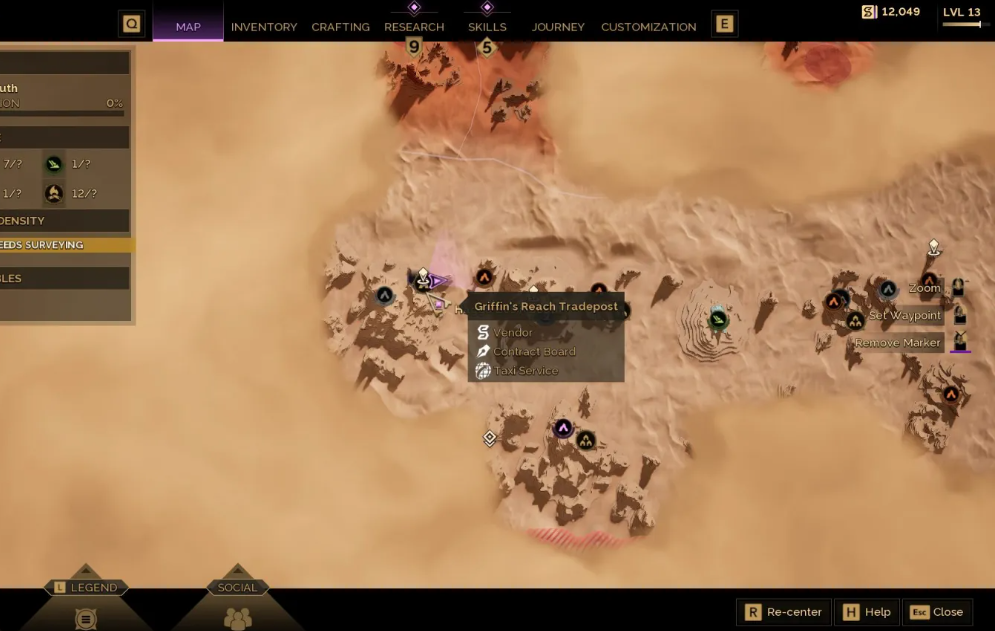Switch to the Inventory tab
The height and width of the screenshot is (631, 995).
coord(264,27)
